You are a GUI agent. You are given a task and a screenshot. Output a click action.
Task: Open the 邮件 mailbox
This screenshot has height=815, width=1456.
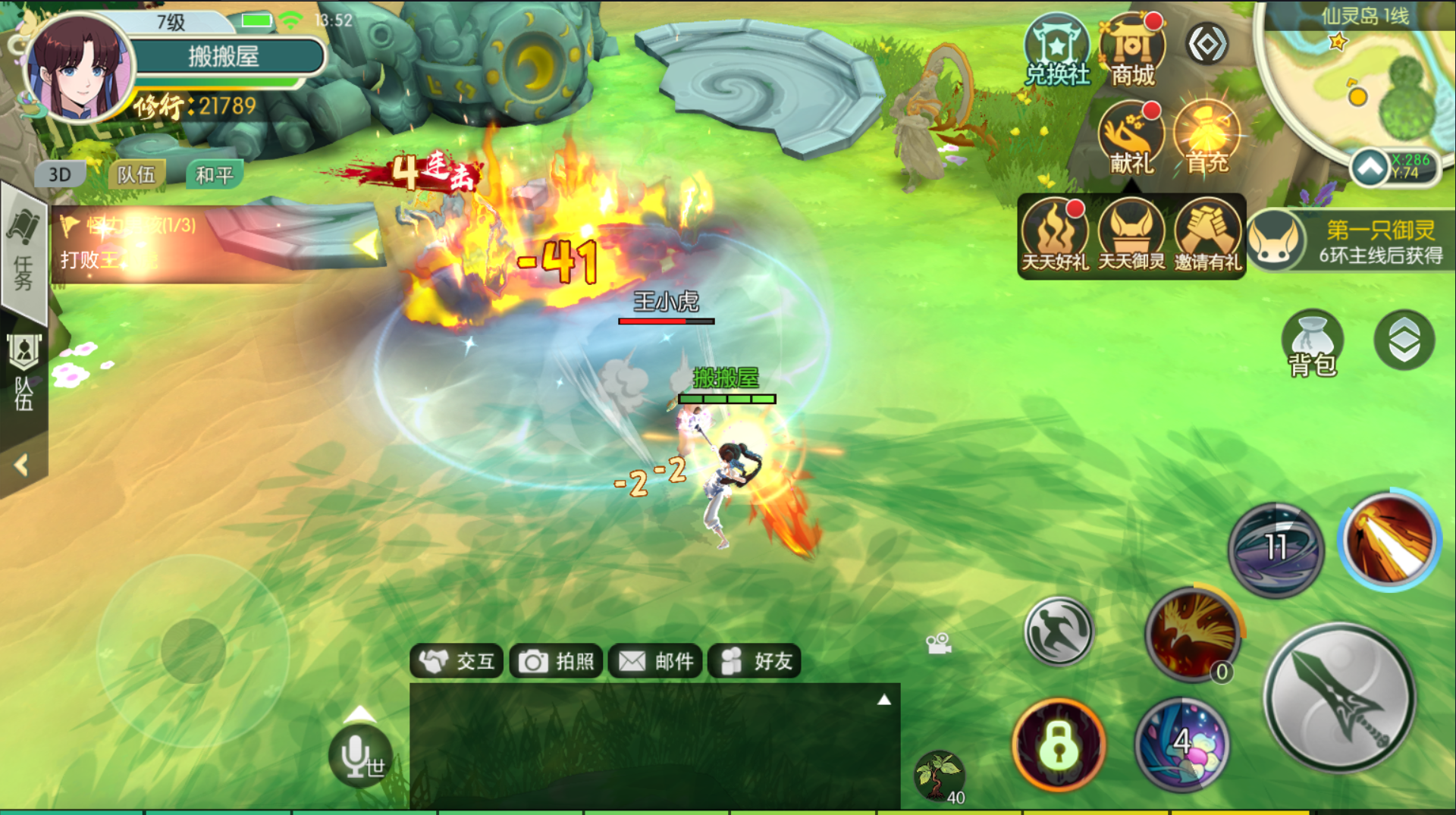point(655,662)
